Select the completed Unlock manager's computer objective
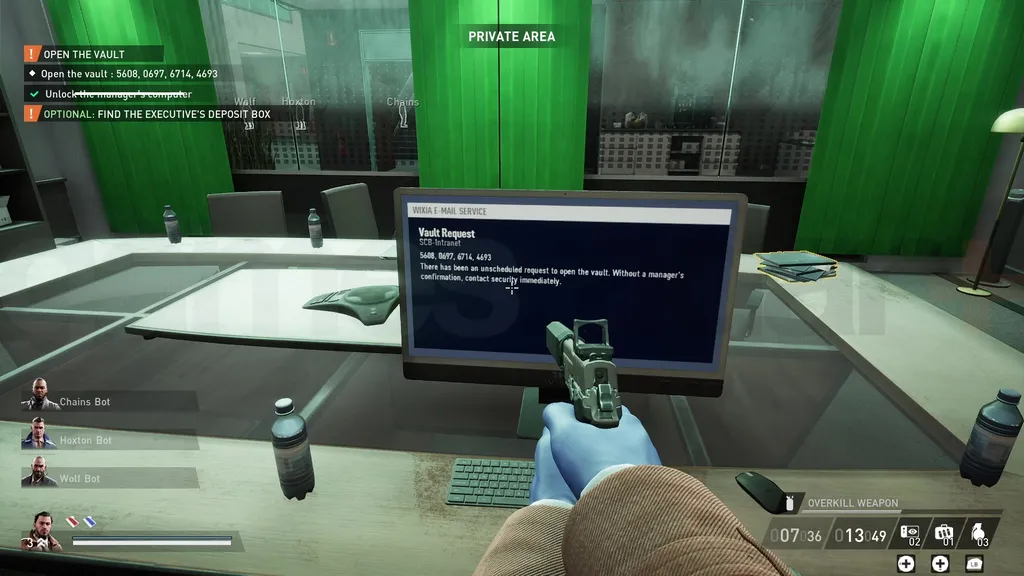This screenshot has width=1024, height=576. pyautogui.click(x=118, y=94)
